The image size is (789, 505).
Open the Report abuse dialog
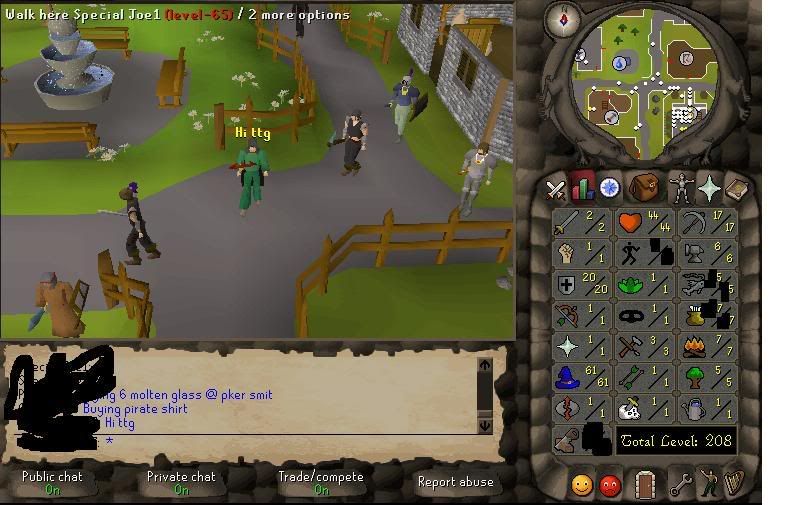click(456, 482)
